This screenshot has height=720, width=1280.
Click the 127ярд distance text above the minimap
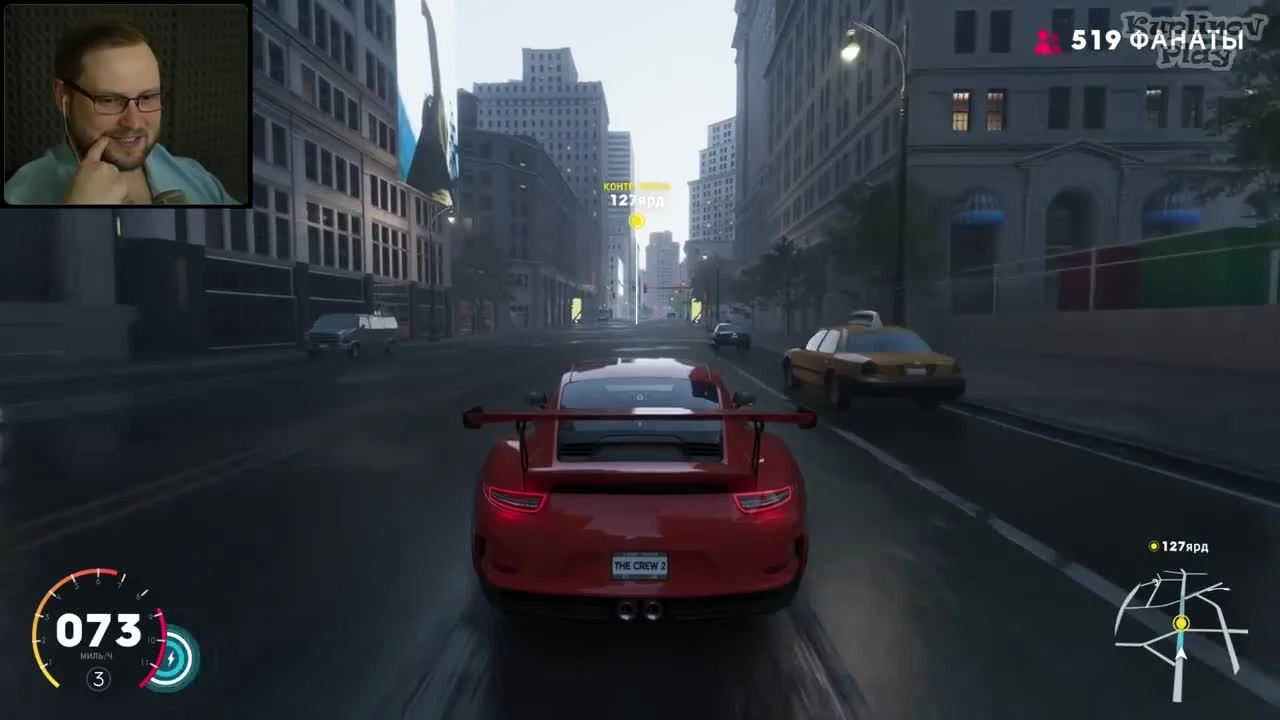pyautogui.click(x=1184, y=546)
